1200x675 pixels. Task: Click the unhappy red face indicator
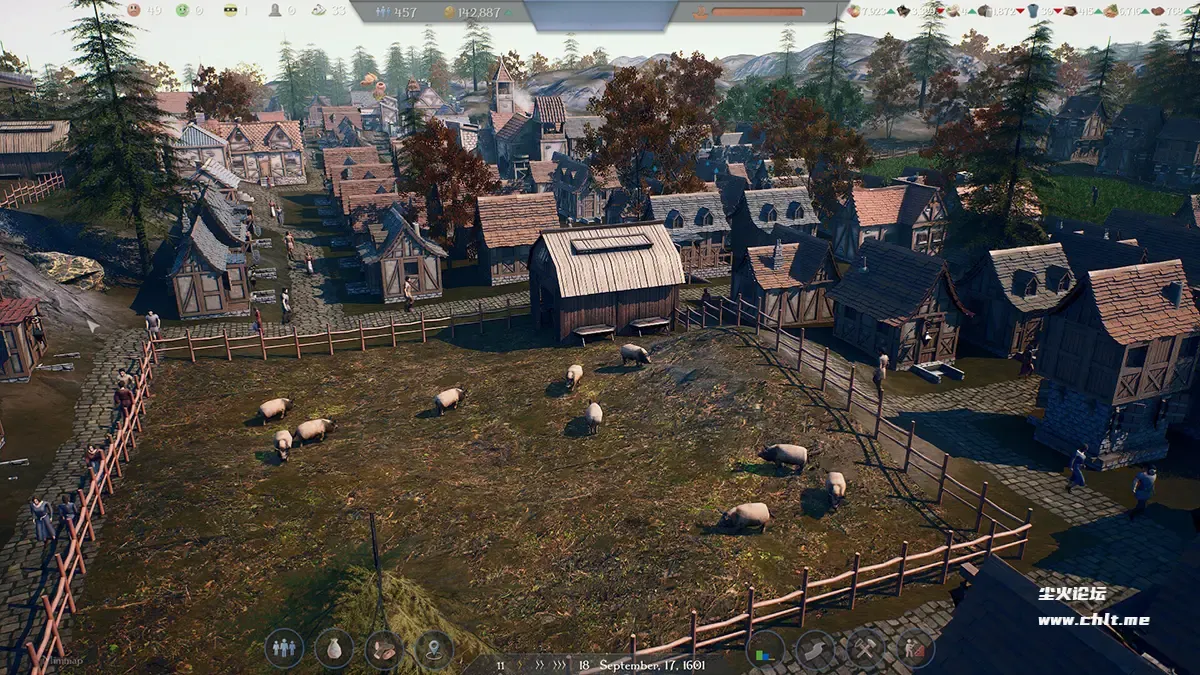pyautogui.click(x=134, y=10)
